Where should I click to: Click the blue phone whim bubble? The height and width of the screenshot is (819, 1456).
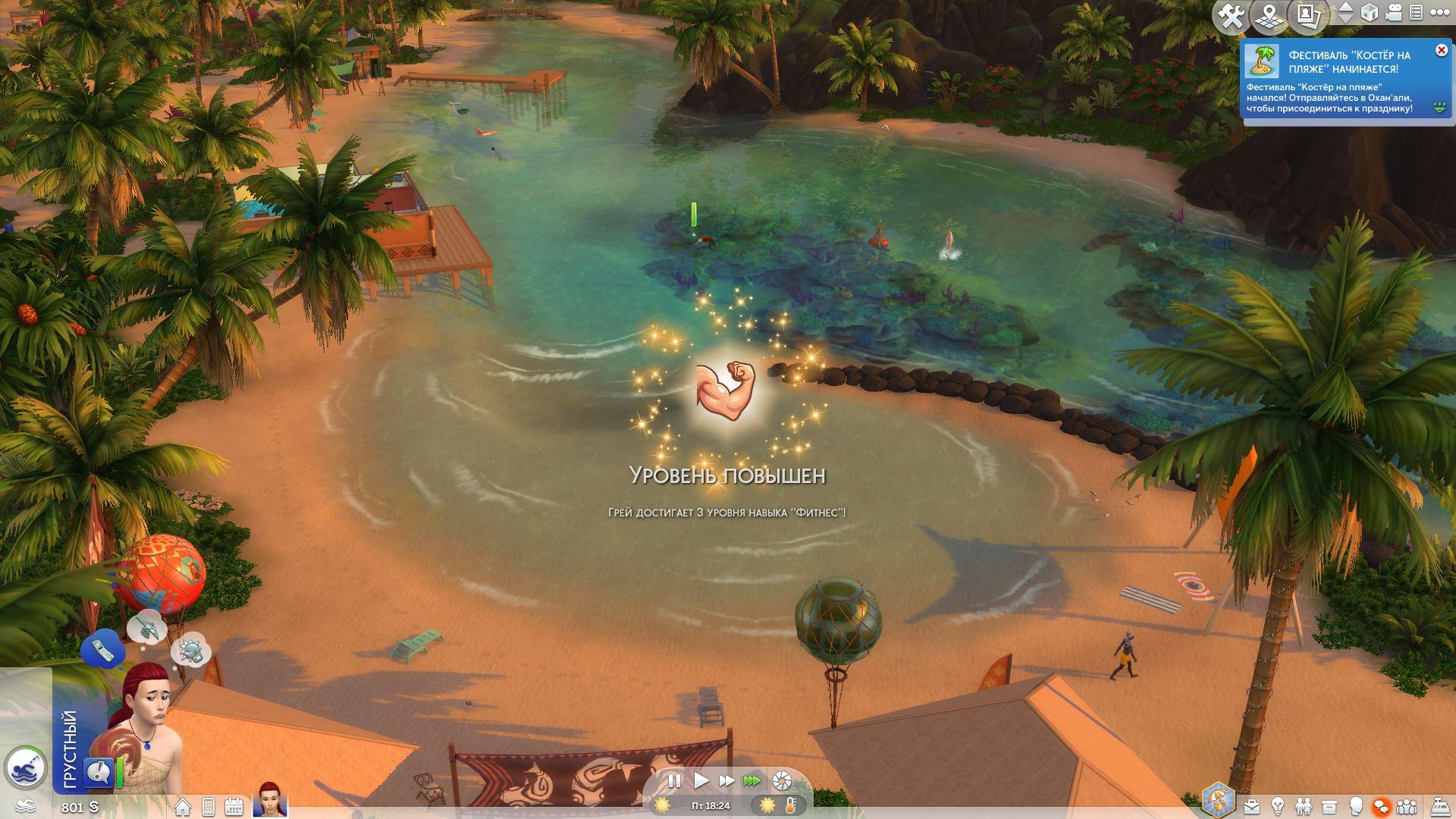[102, 648]
